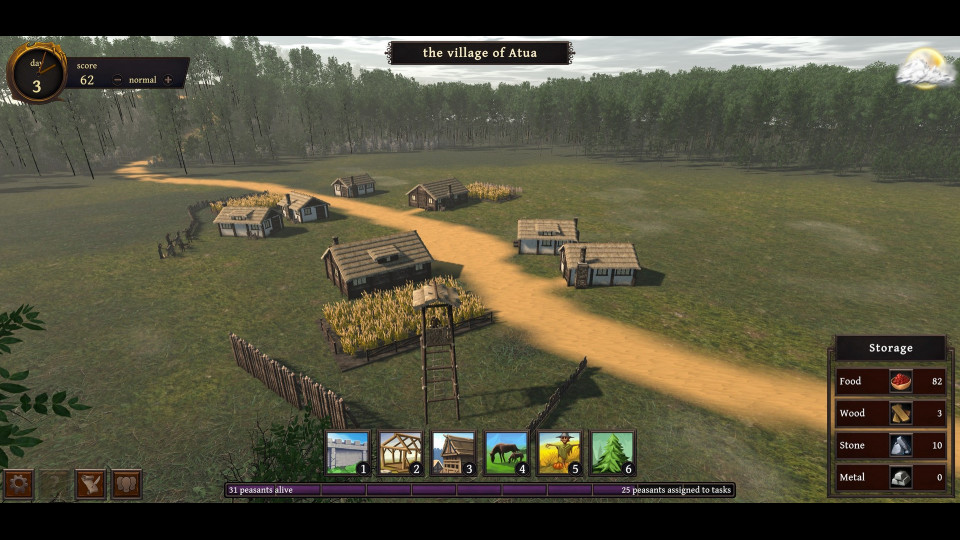Click the village of Atua name banner

[480, 53]
